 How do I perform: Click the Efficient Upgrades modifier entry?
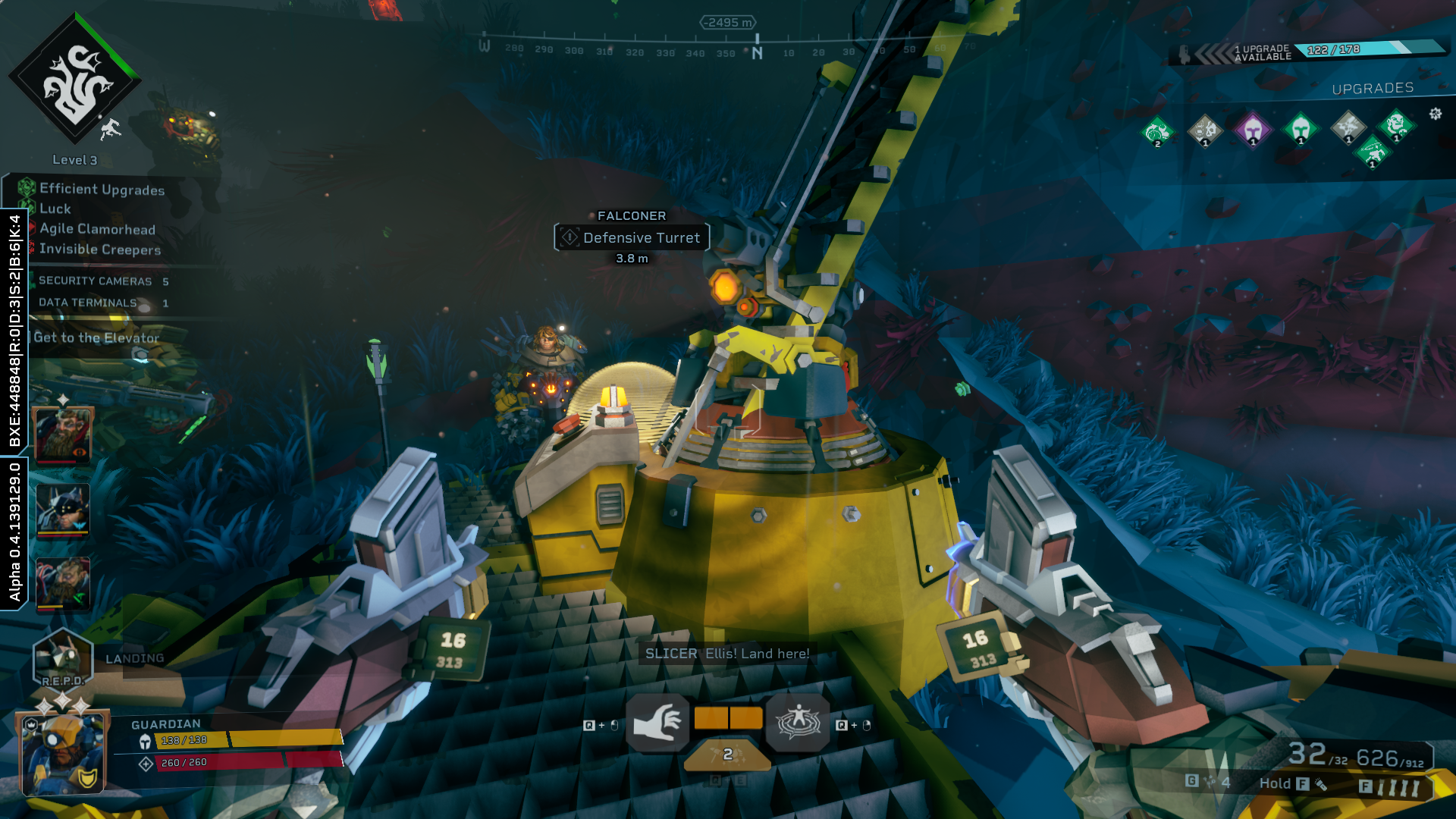[102, 190]
